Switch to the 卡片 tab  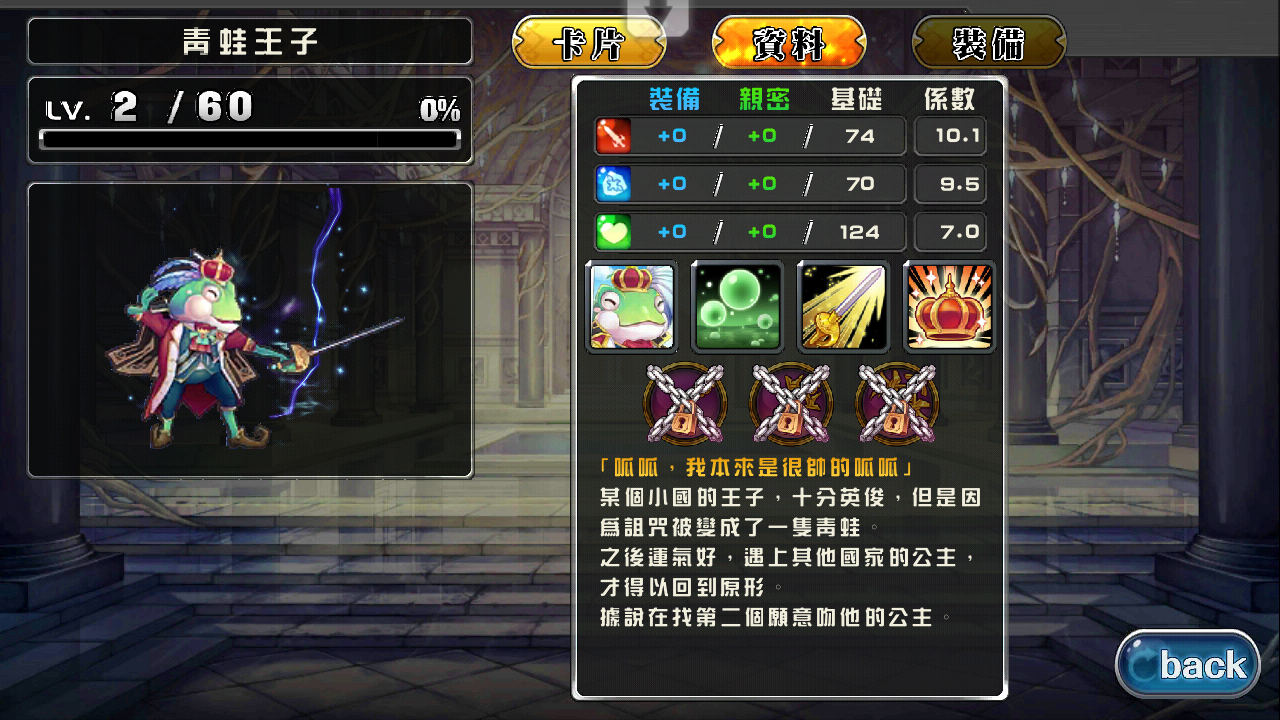click(589, 44)
